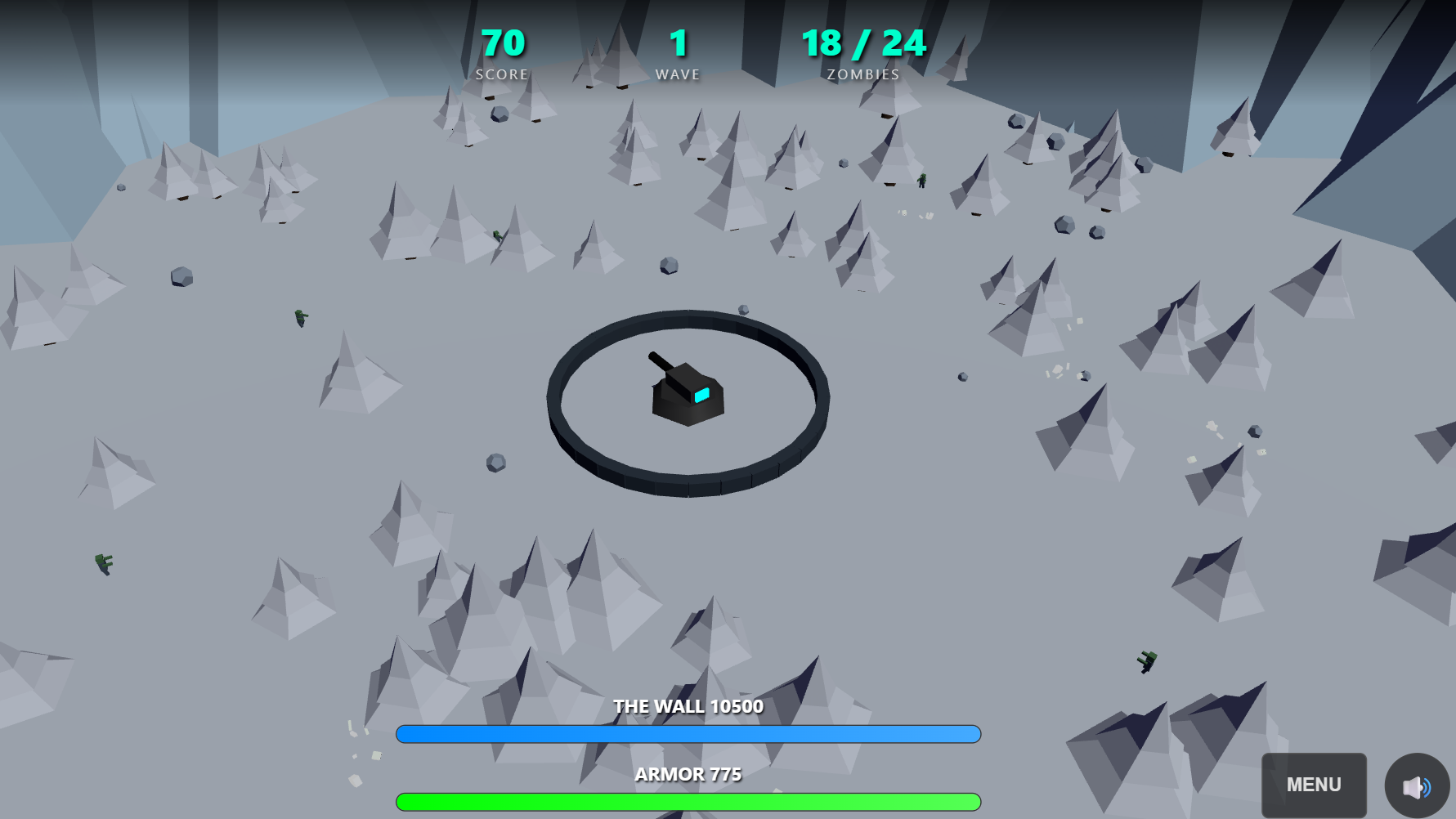Click the THE WALL 10500 label
The width and height of the screenshot is (1456, 819).
(688, 706)
